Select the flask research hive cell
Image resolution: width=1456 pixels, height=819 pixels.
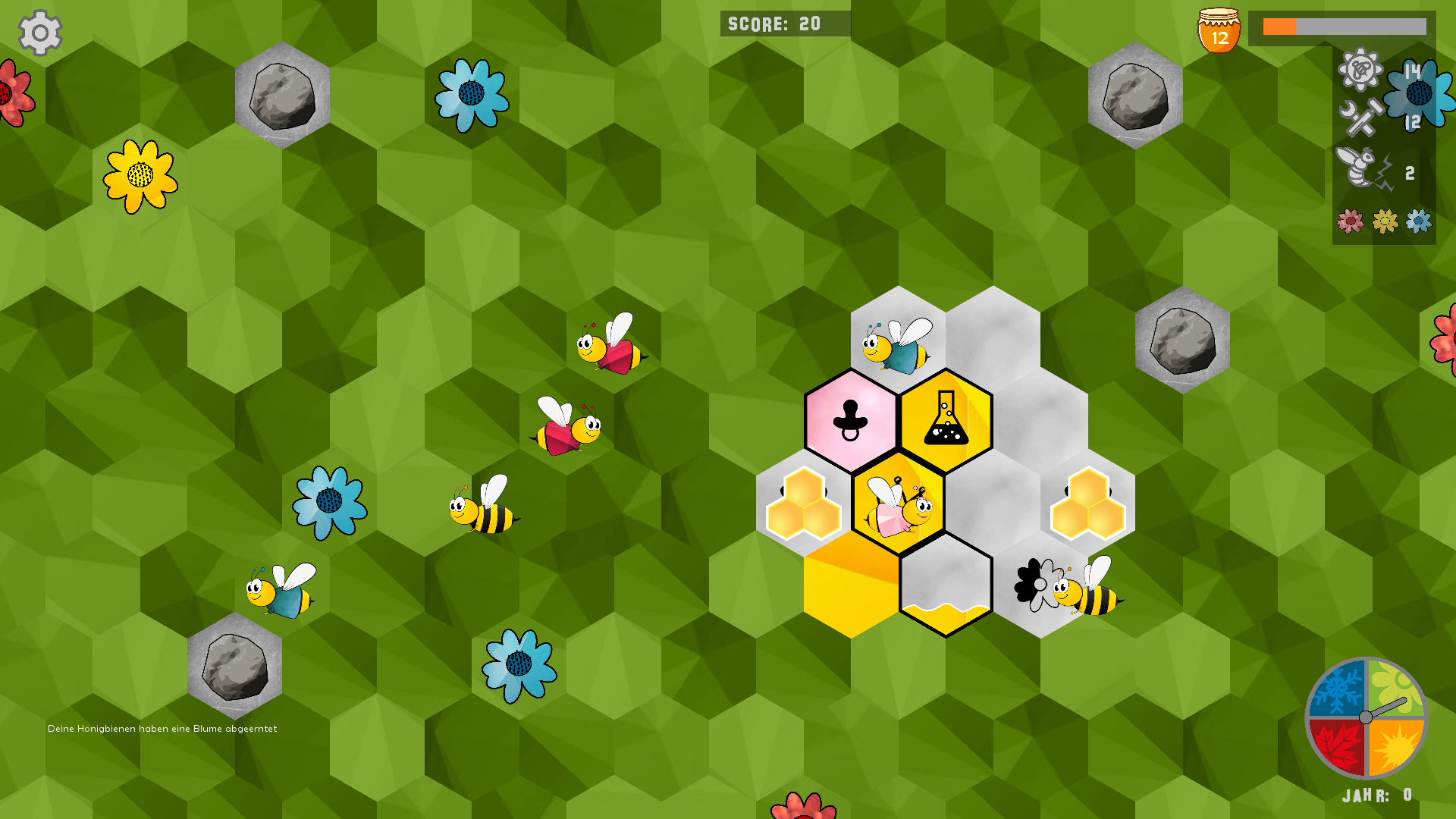tap(946, 422)
